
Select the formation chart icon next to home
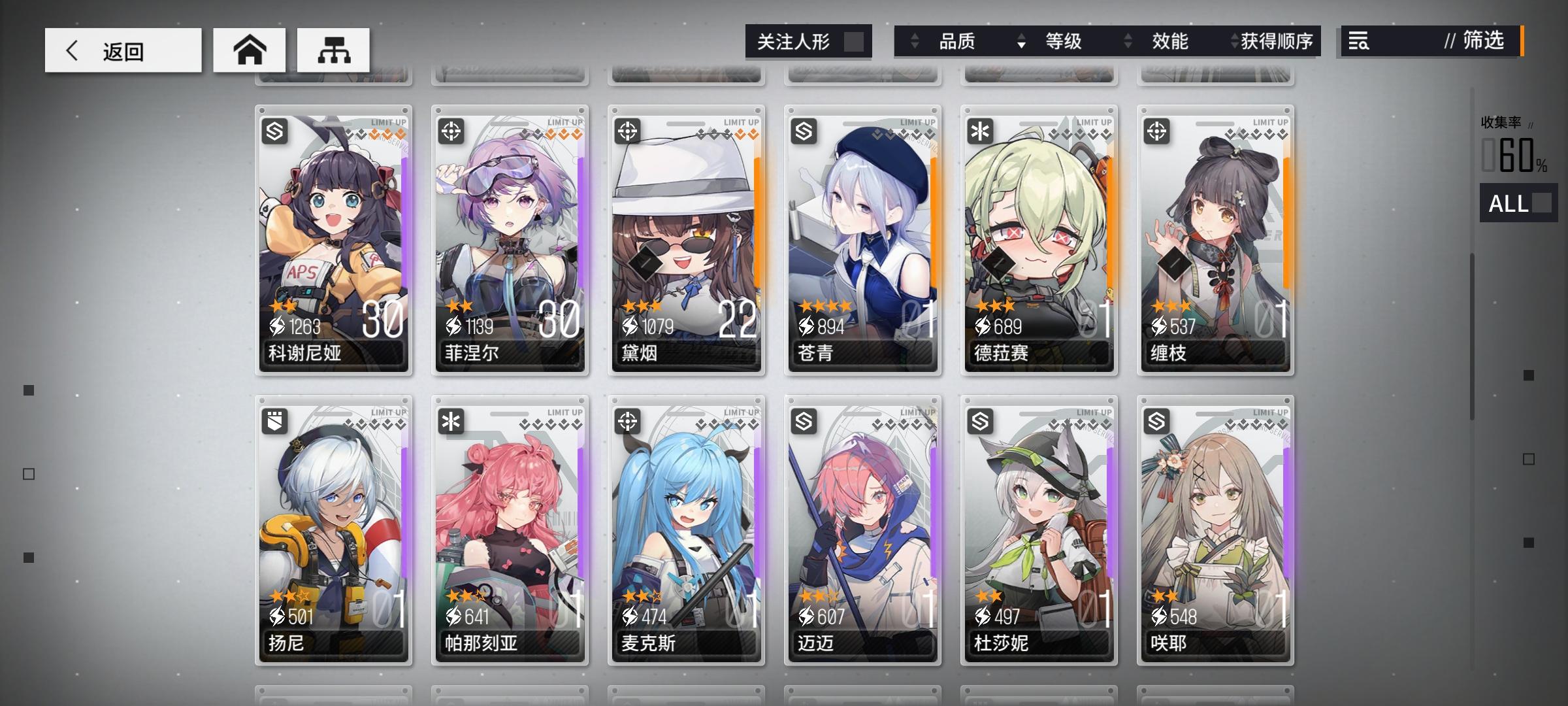point(335,49)
